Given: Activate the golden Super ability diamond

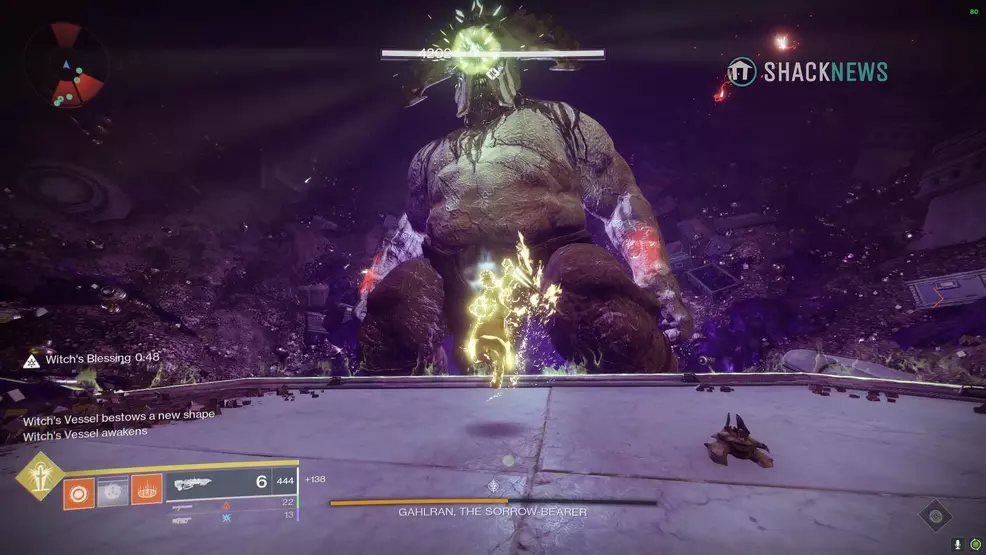Looking at the screenshot, I should (39, 474).
